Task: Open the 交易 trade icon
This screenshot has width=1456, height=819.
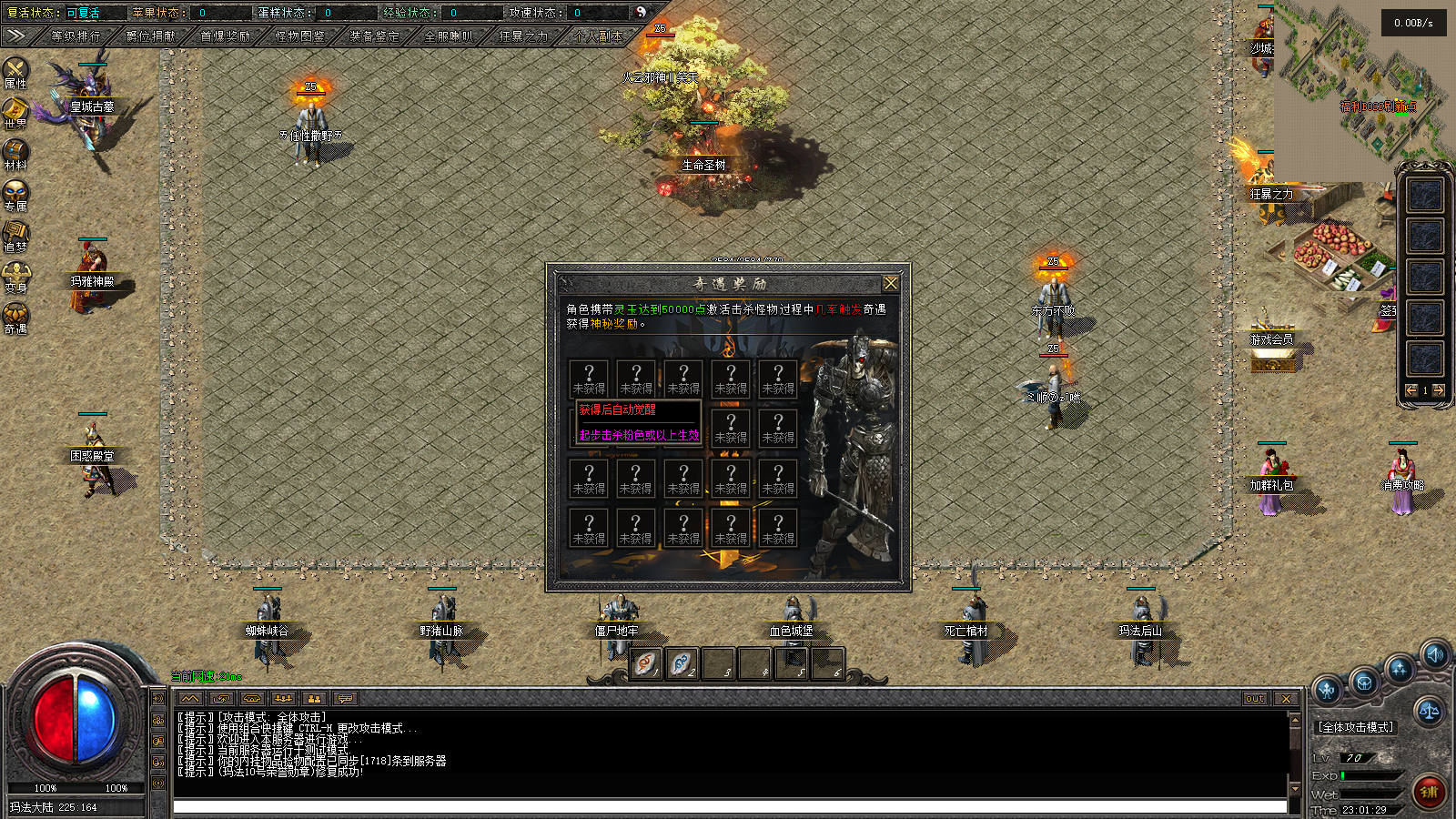Action: pyautogui.click(x=15, y=277)
